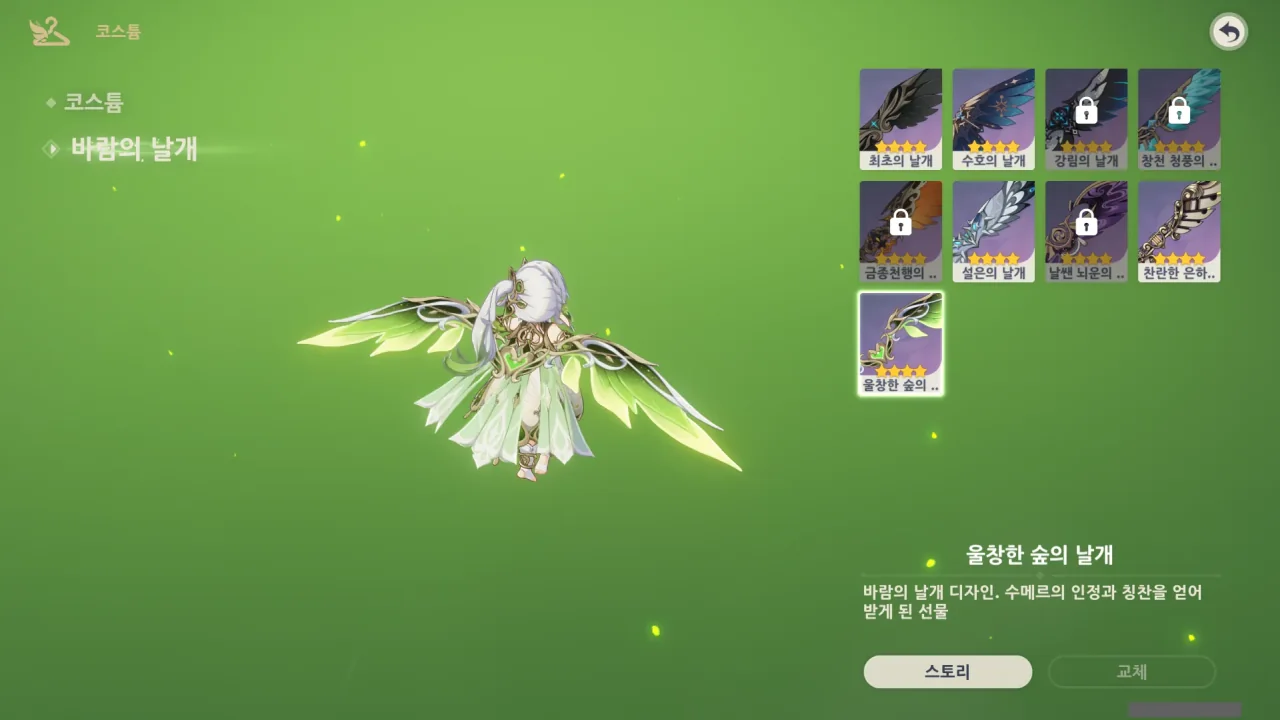Choose the 수호의 날개 glider
The height and width of the screenshot is (720, 1280).
point(993,119)
